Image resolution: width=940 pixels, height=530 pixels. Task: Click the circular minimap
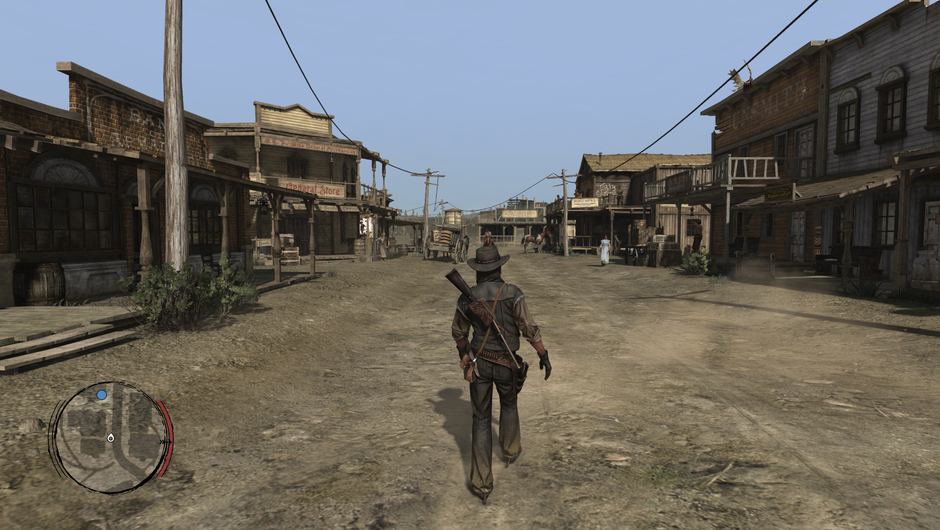(x=110, y=437)
